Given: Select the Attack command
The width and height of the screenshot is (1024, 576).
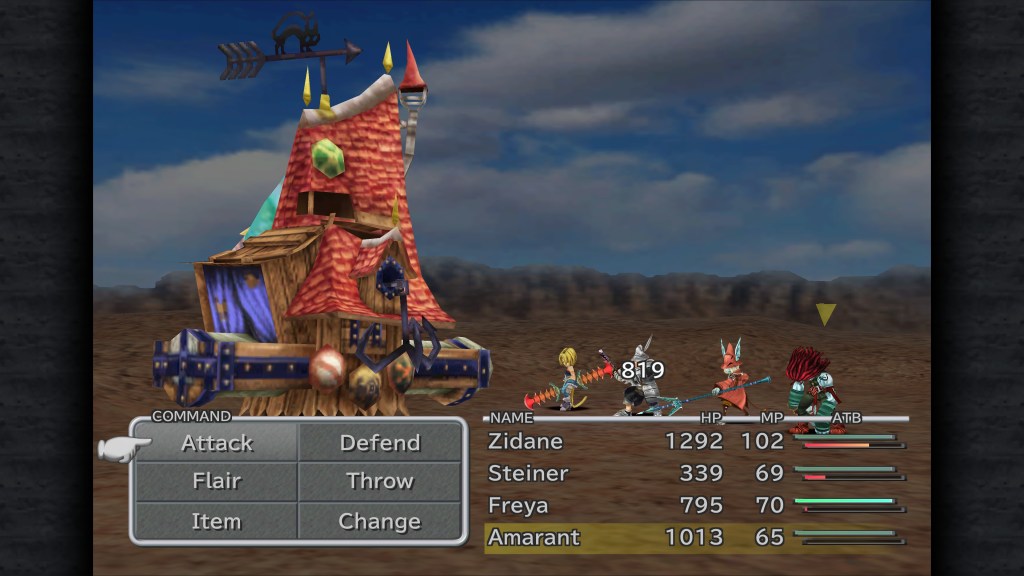Looking at the screenshot, I should click(217, 443).
